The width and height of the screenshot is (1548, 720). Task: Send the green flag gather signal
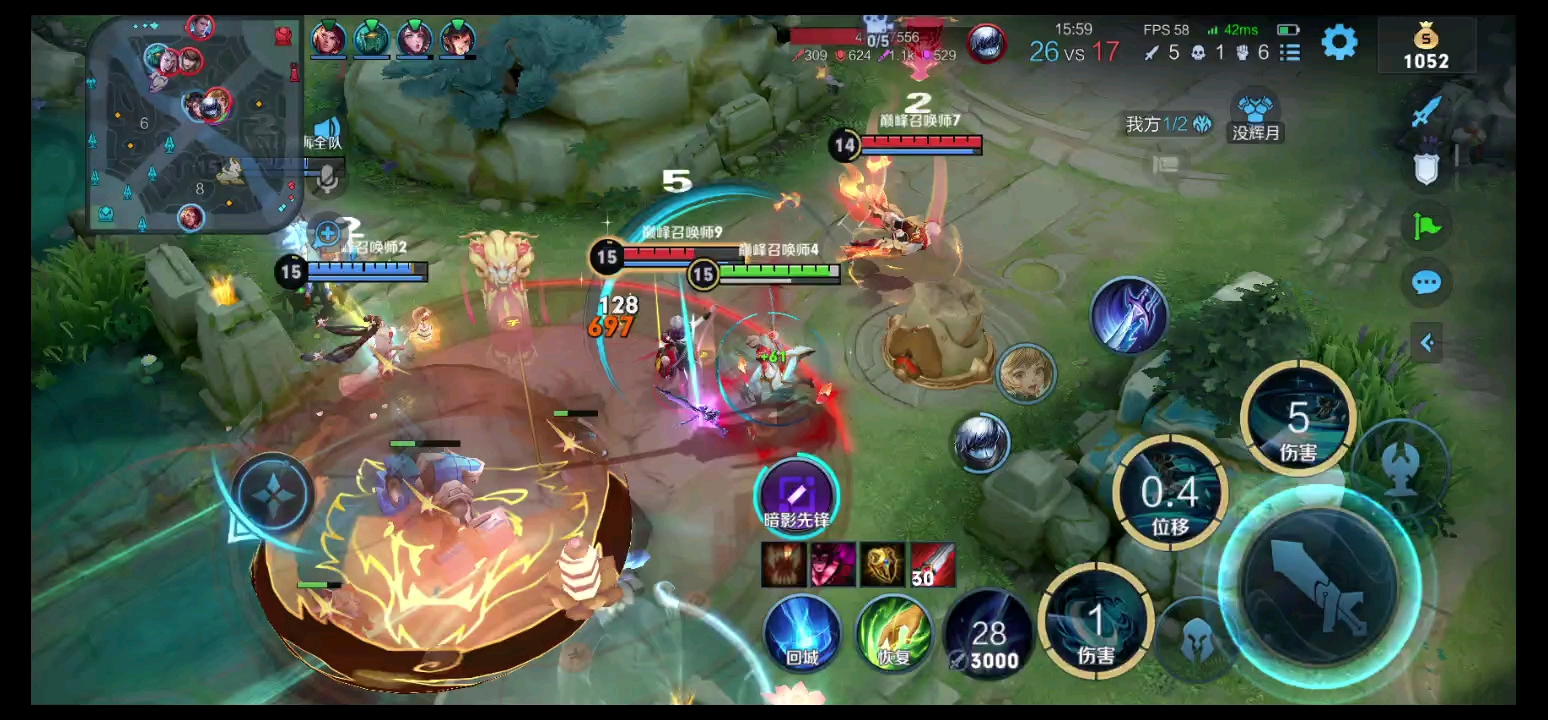point(1427,226)
